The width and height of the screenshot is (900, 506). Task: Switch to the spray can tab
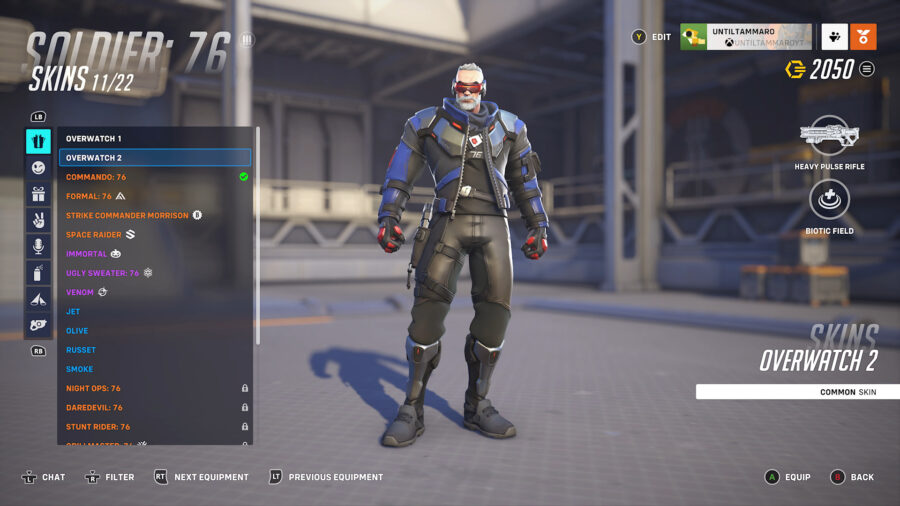coord(38,272)
